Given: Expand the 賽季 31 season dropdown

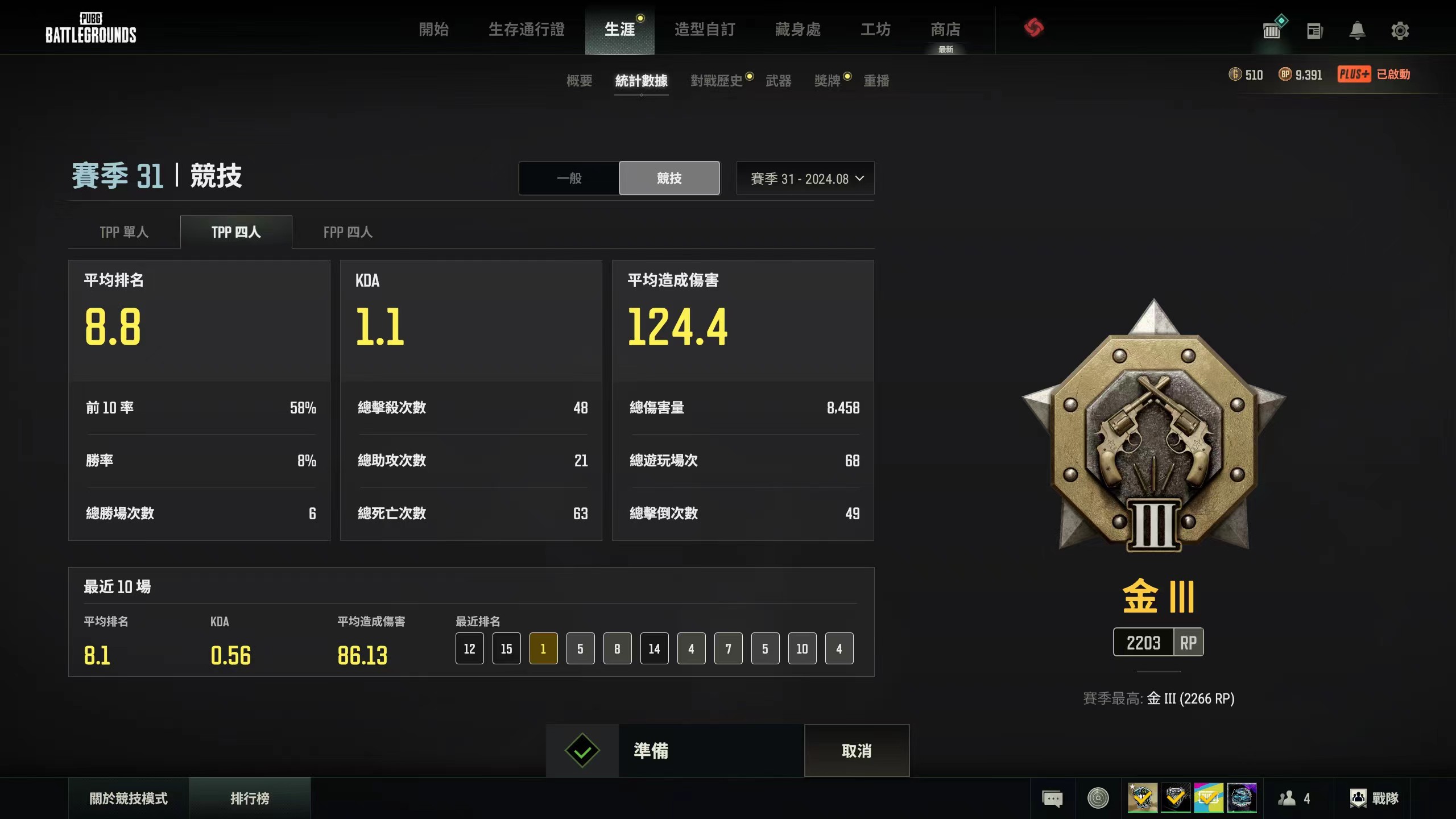Looking at the screenshot, I should click(x=805, y=179).
